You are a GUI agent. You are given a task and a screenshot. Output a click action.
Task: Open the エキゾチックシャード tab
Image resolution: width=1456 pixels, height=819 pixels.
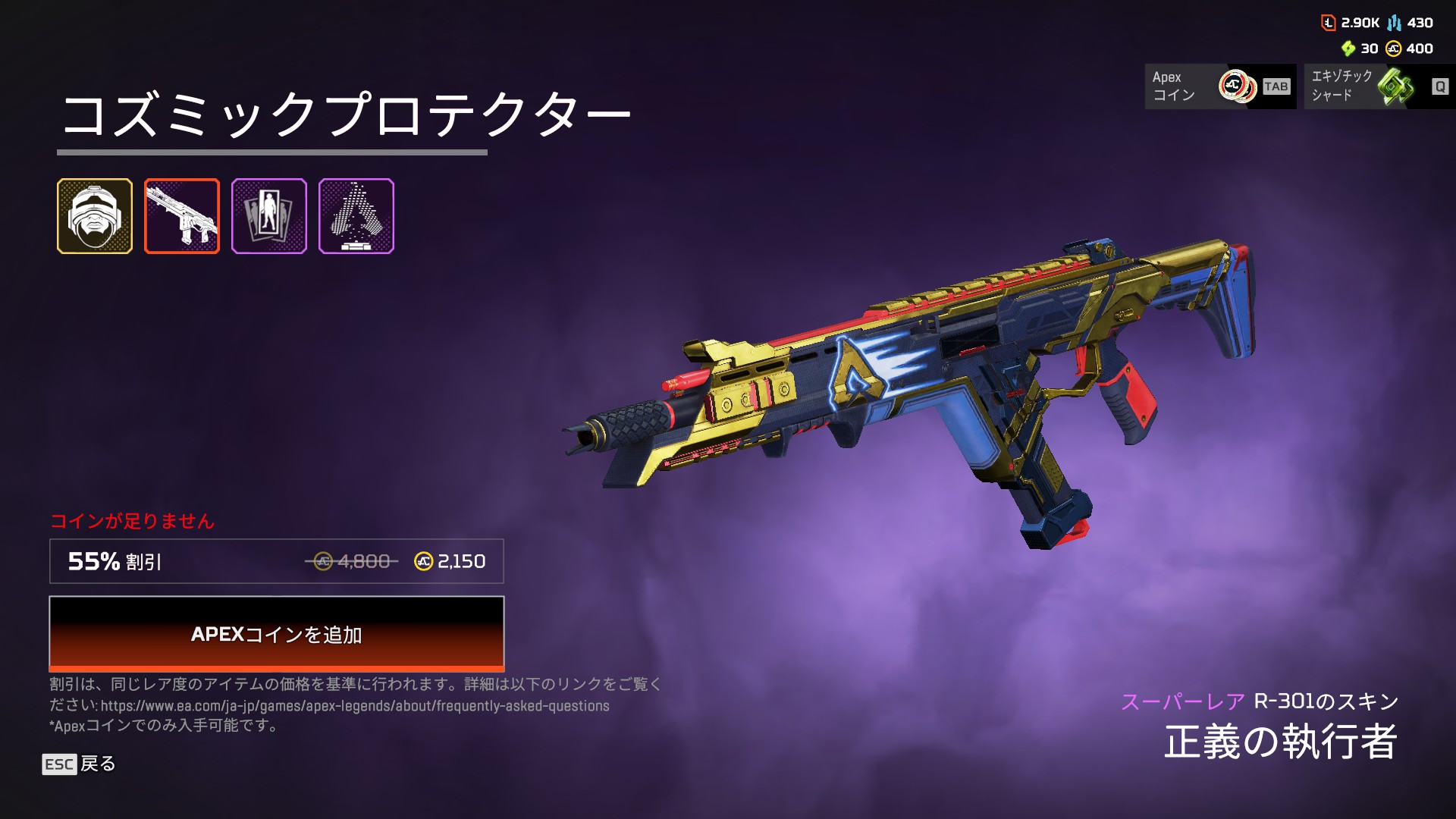coord(1379,86)
